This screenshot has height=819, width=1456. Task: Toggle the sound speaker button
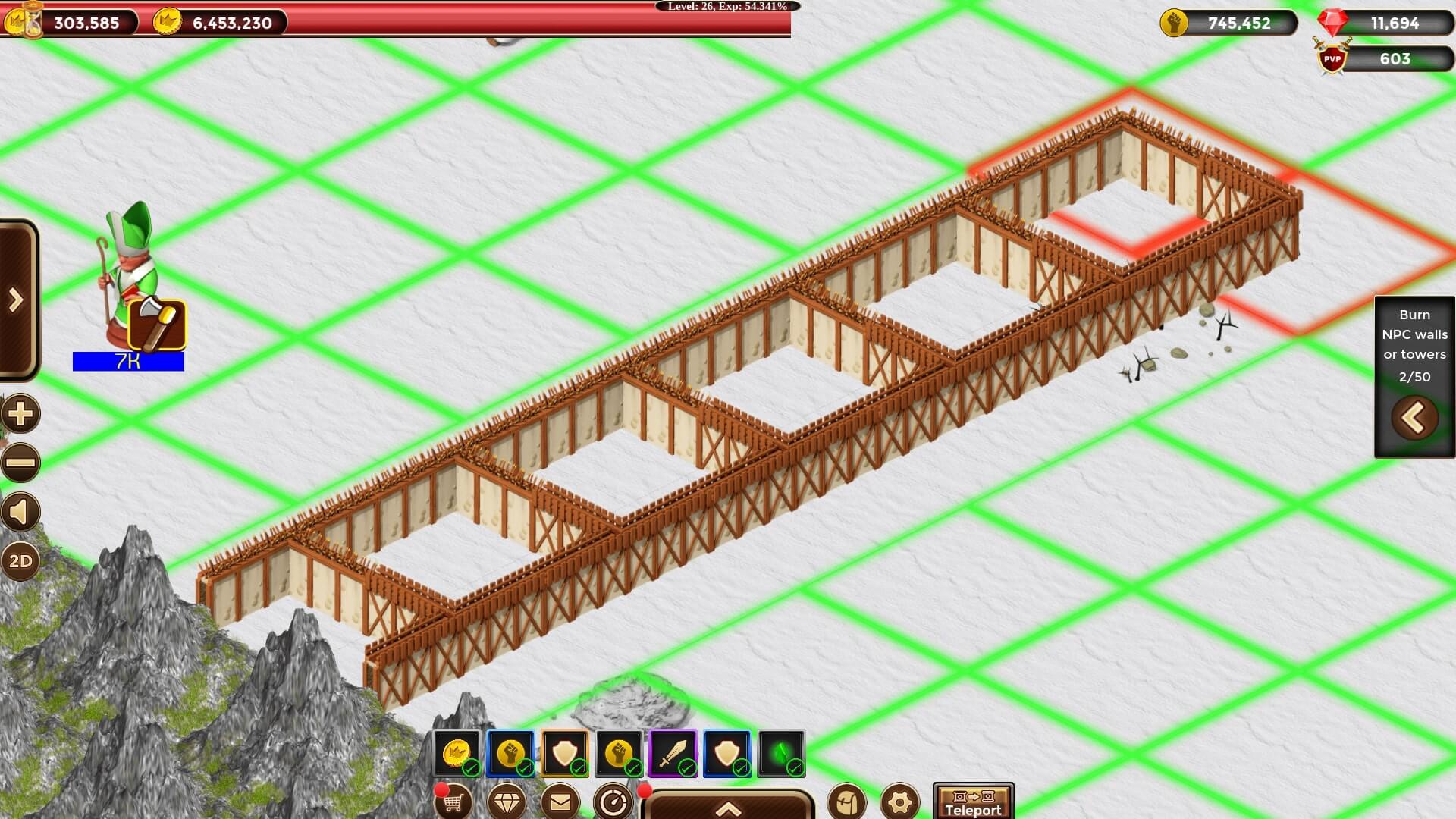click(20, 512)
